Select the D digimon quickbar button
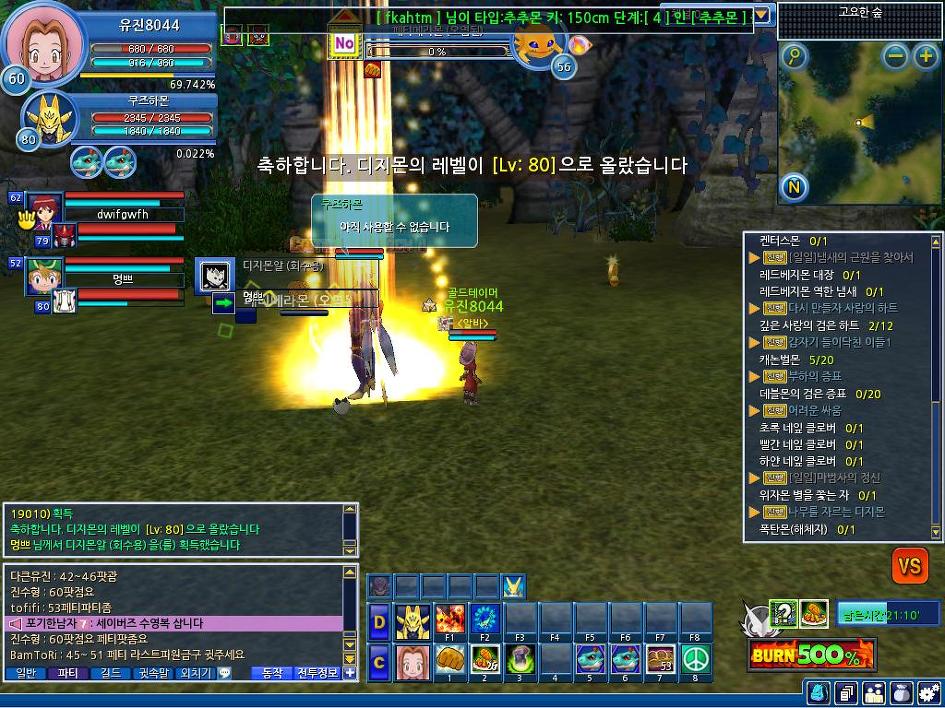The width and height of the screenshot is (945, 708). [379, 619]
